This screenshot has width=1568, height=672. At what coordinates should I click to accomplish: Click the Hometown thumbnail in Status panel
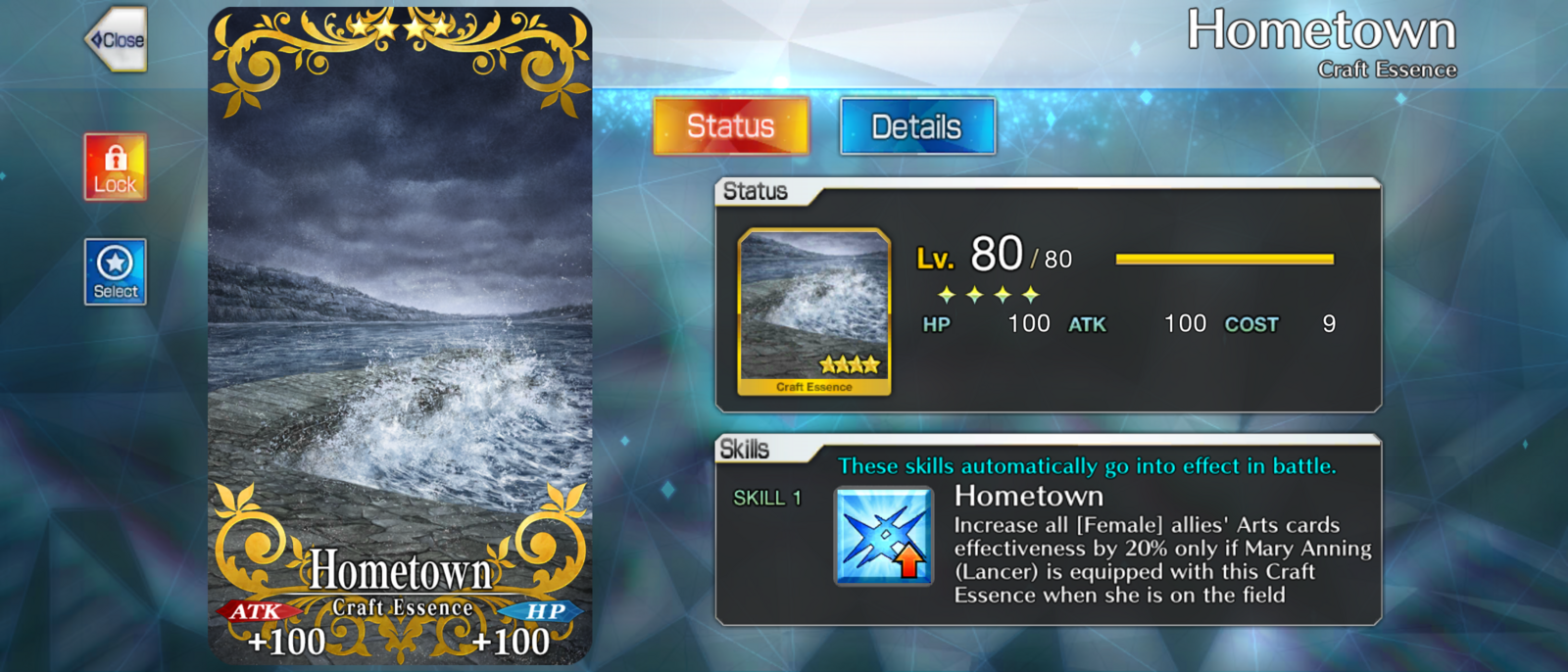(x=813, y=312)
